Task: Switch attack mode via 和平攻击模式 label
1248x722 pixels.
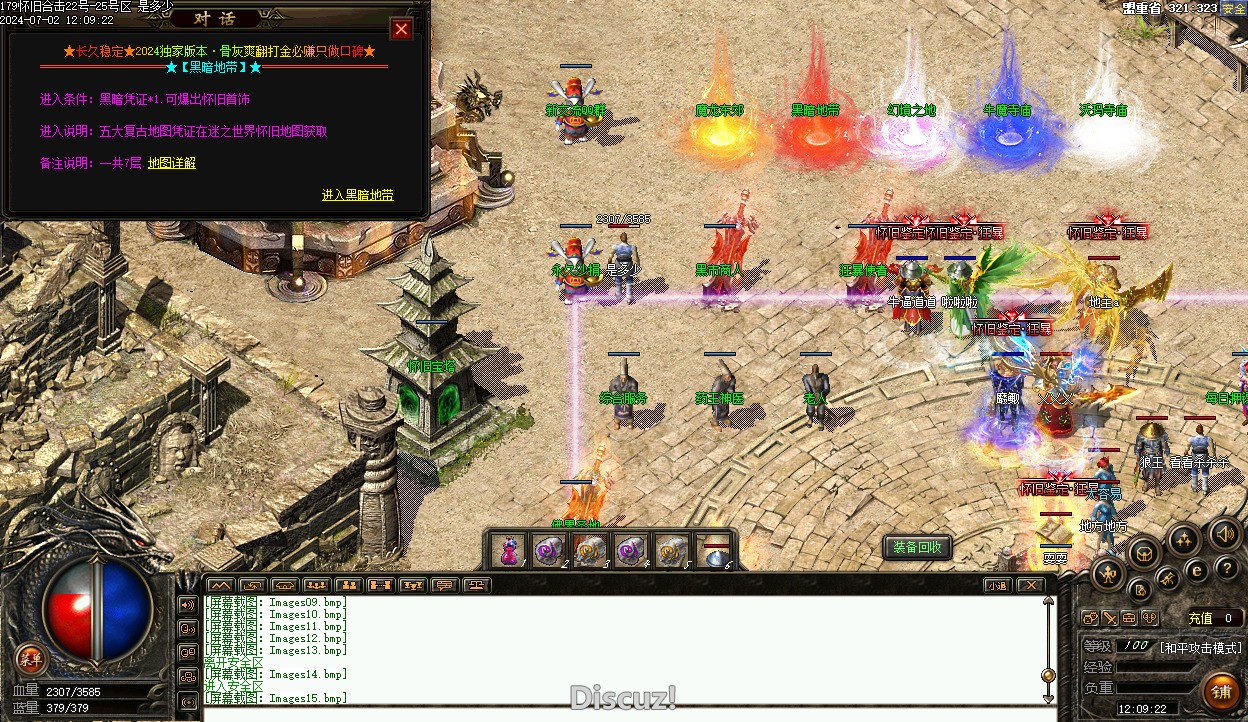Action: [x=1200, y=647]
